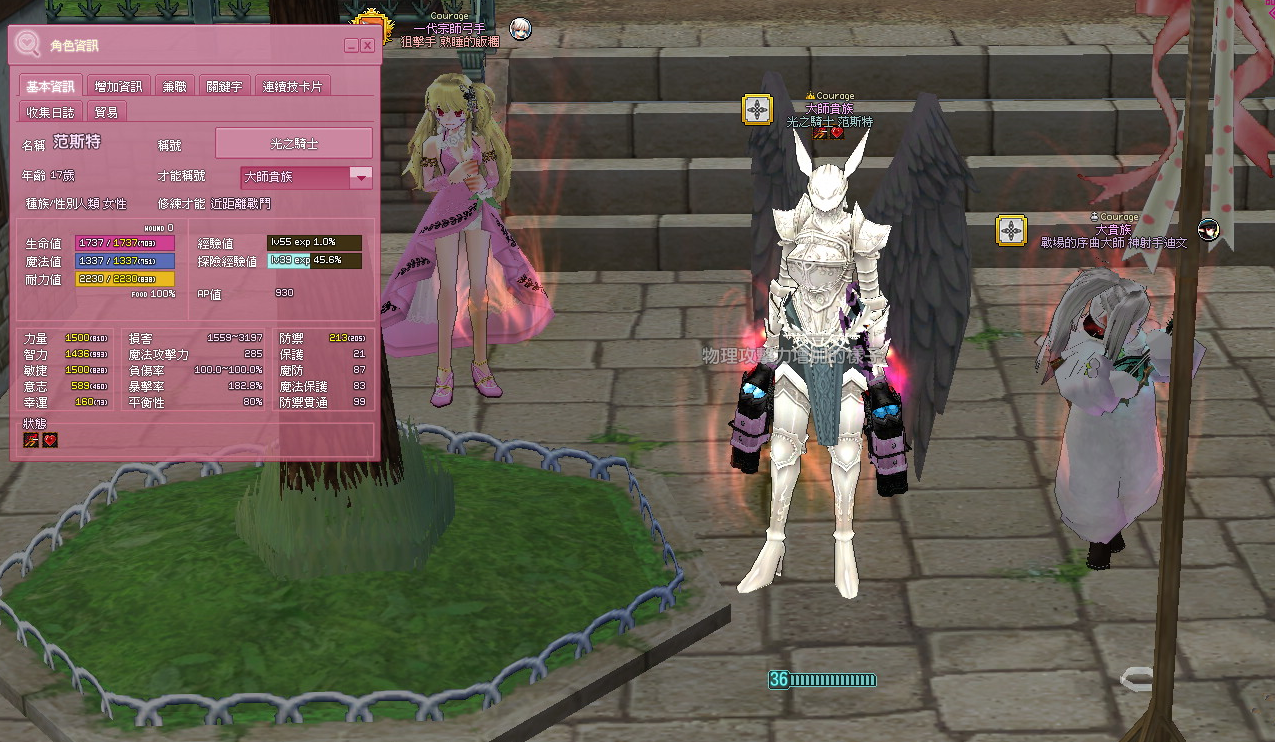Open the 連續技卡片 tab

pos(292,86)
